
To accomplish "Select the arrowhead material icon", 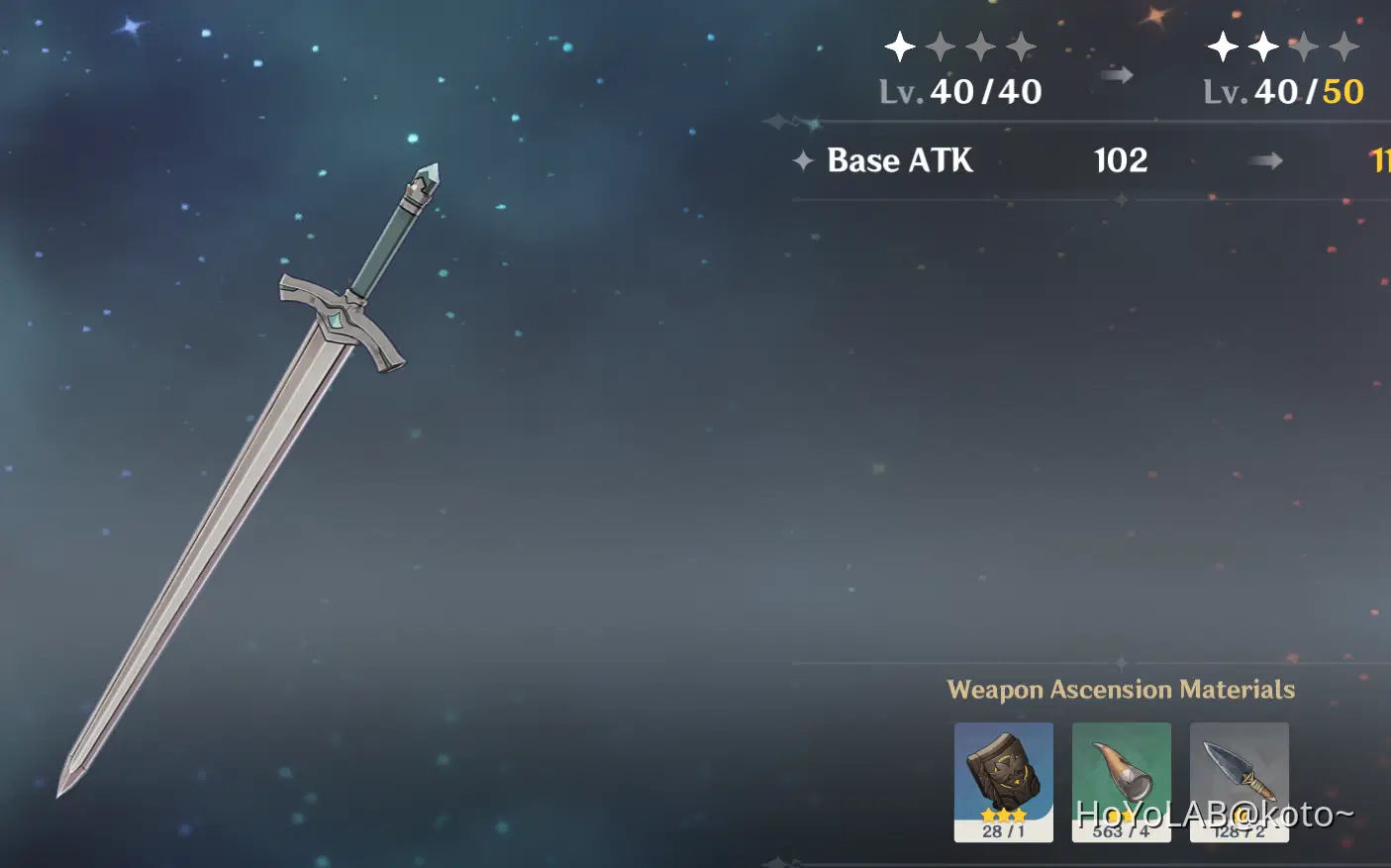I will click(1240, 782).
